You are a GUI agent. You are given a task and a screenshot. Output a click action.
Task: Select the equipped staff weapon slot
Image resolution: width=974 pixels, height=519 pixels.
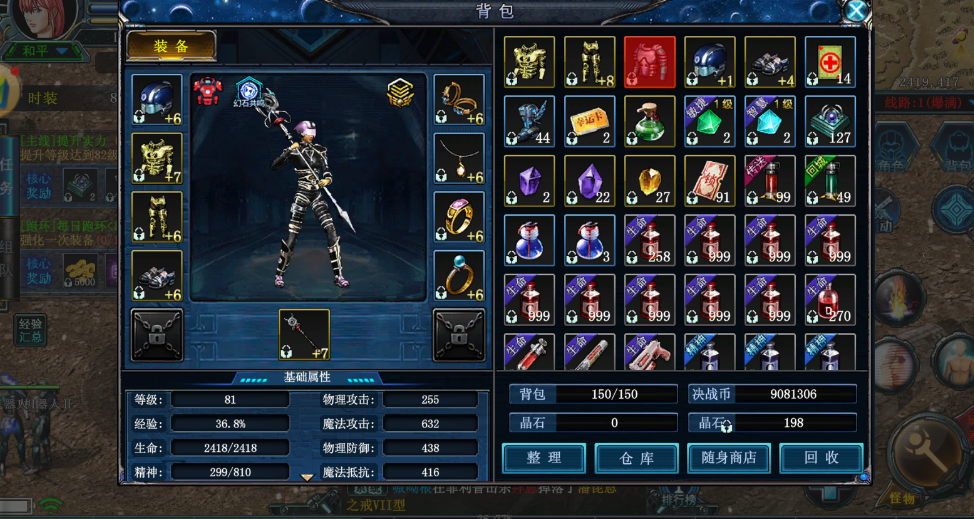(x=304, y=334)
